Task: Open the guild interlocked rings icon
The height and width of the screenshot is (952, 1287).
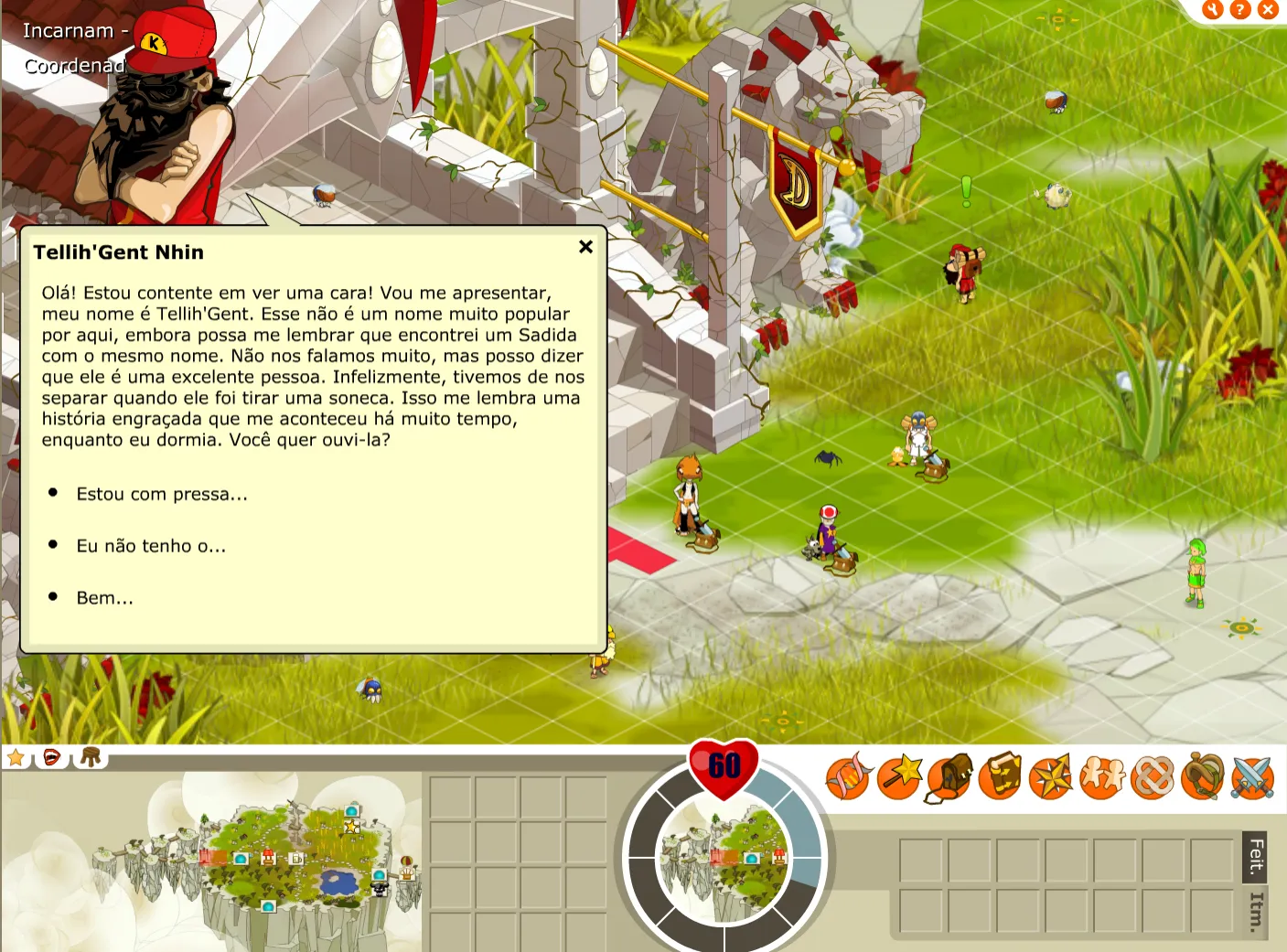Action: [1153, 778]
